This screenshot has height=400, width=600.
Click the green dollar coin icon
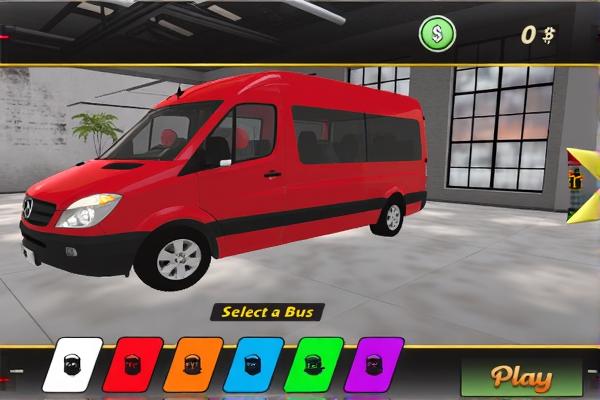click(436, 35)
